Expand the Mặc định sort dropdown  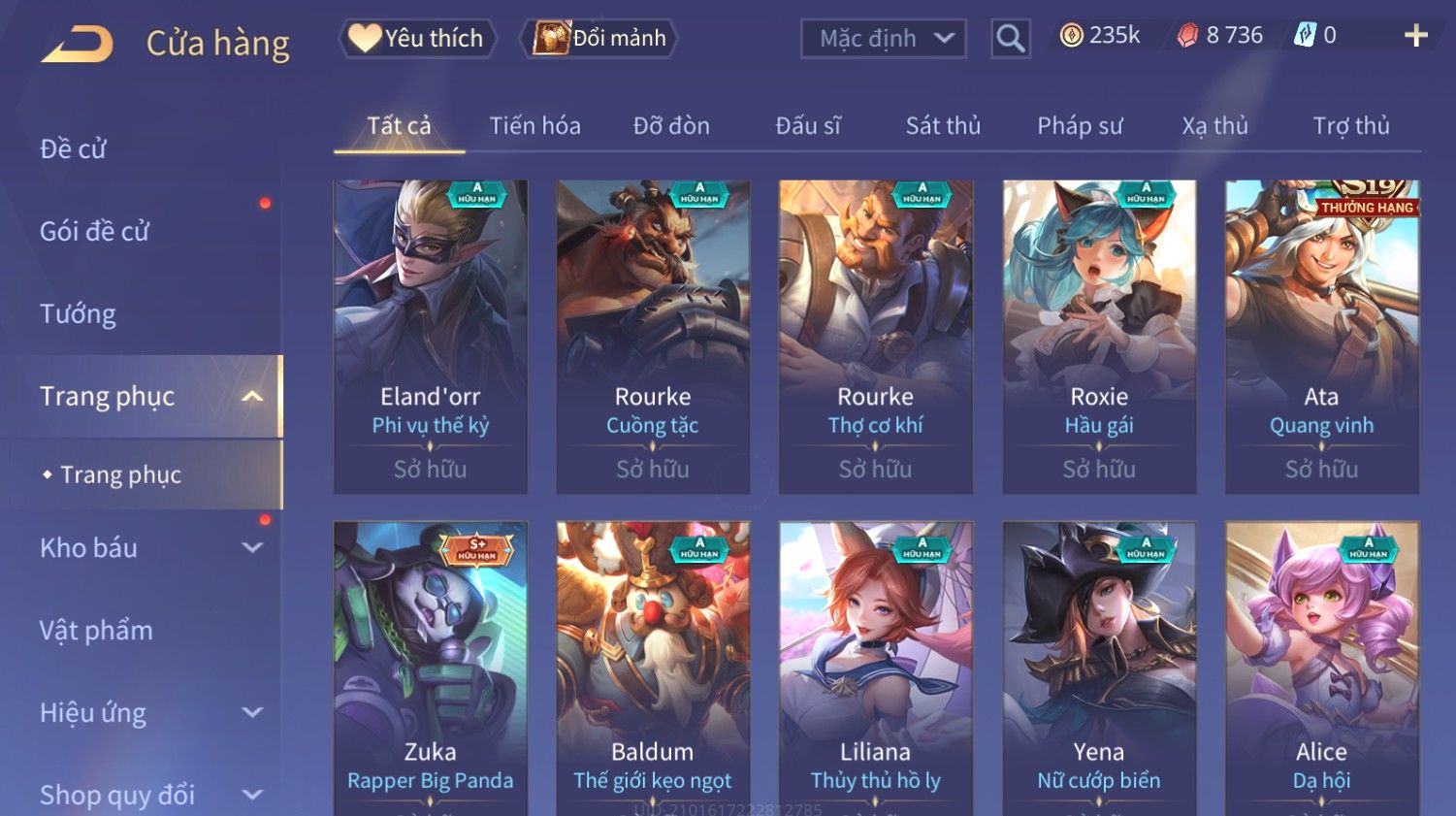[x=884, y=39]
